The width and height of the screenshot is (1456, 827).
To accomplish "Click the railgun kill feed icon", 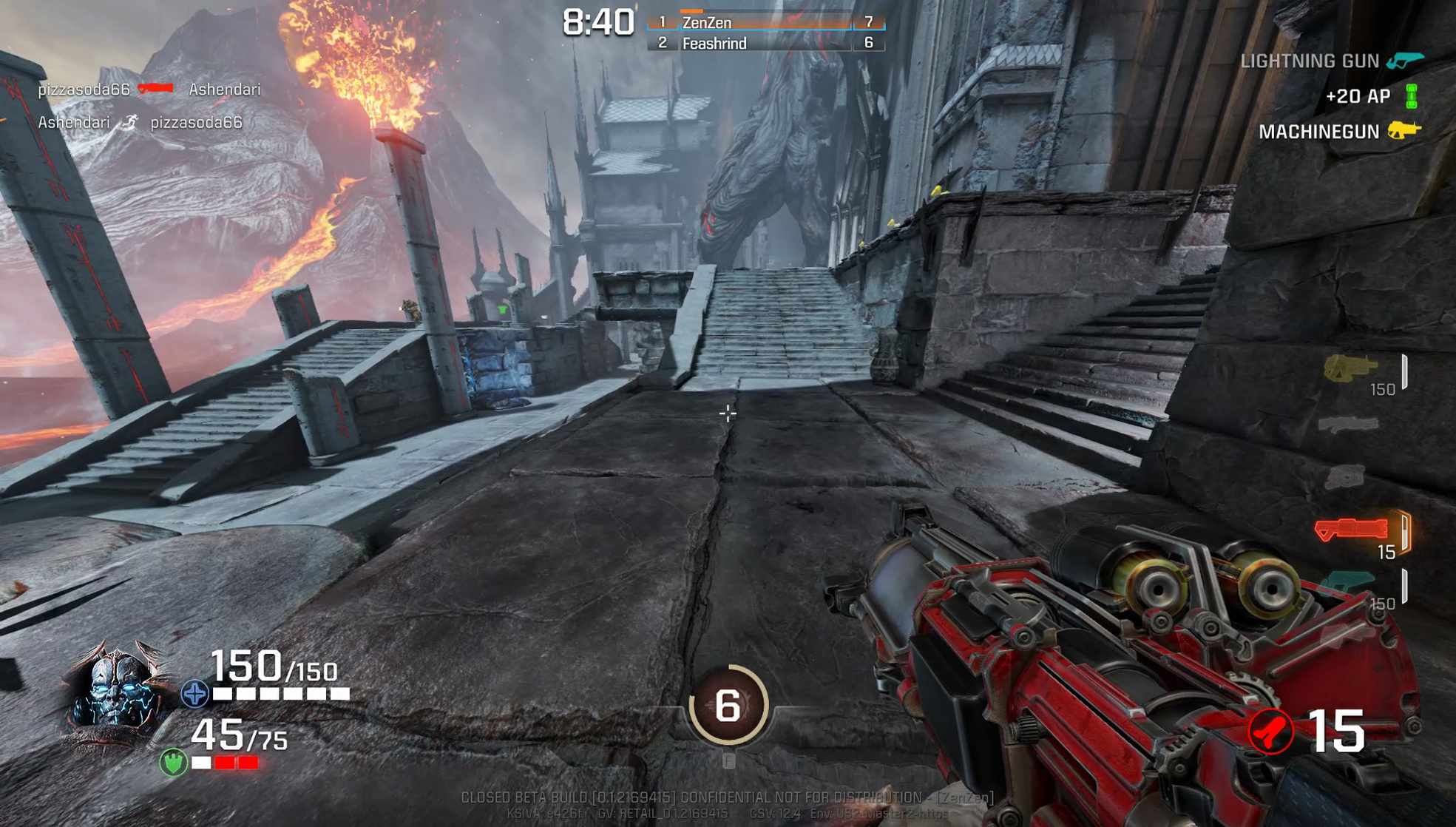I will [x=156, y=89].
